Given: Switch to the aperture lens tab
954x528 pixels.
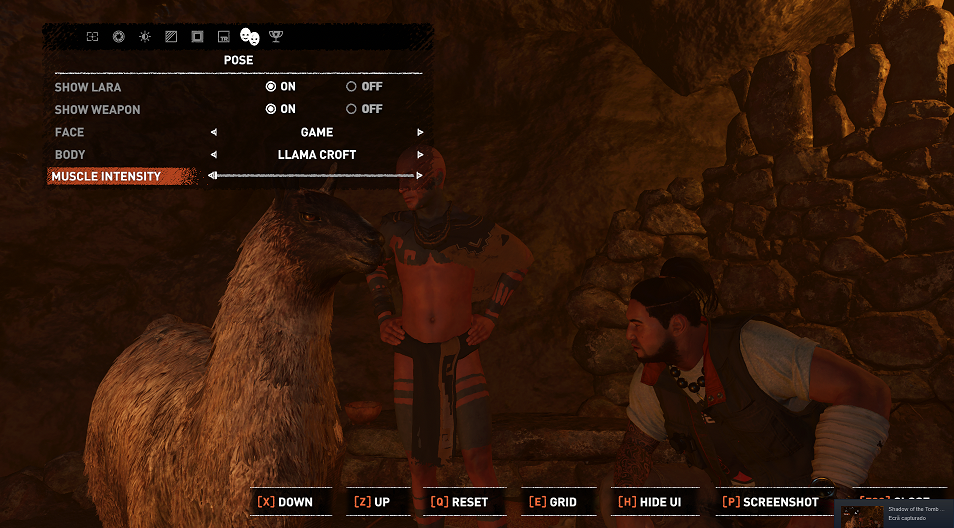Looking at the screenshot, I should click(x=118, y=37).
